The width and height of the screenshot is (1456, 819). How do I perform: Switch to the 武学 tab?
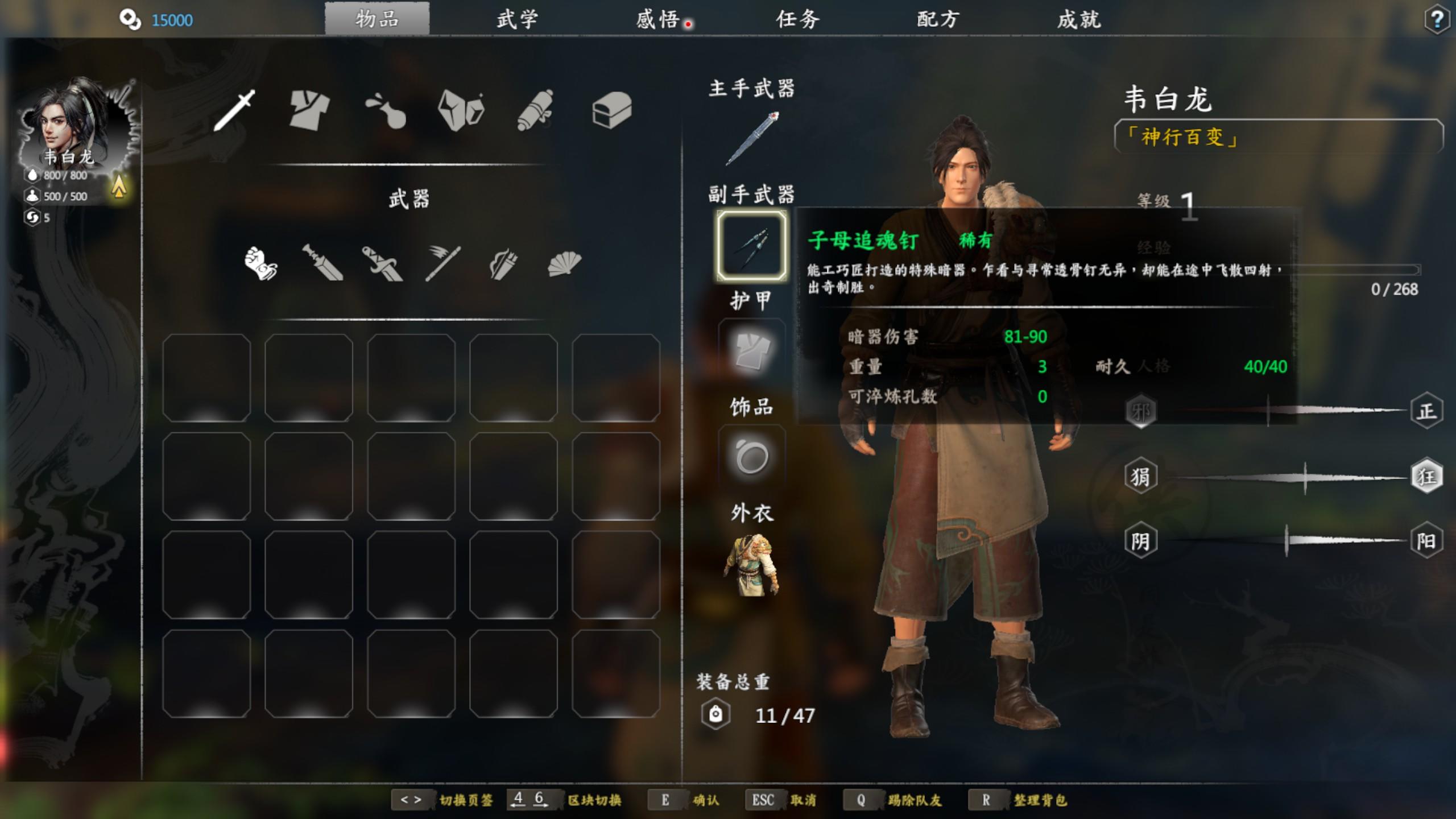pyautogui.click(x=516, y=19)
